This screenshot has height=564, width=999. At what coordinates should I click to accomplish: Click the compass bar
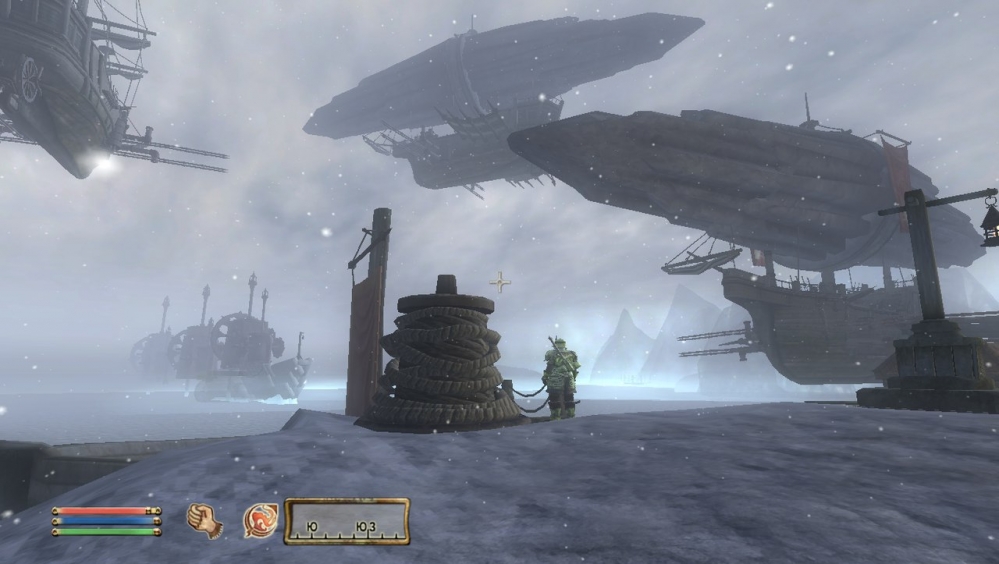pos(346,522)
